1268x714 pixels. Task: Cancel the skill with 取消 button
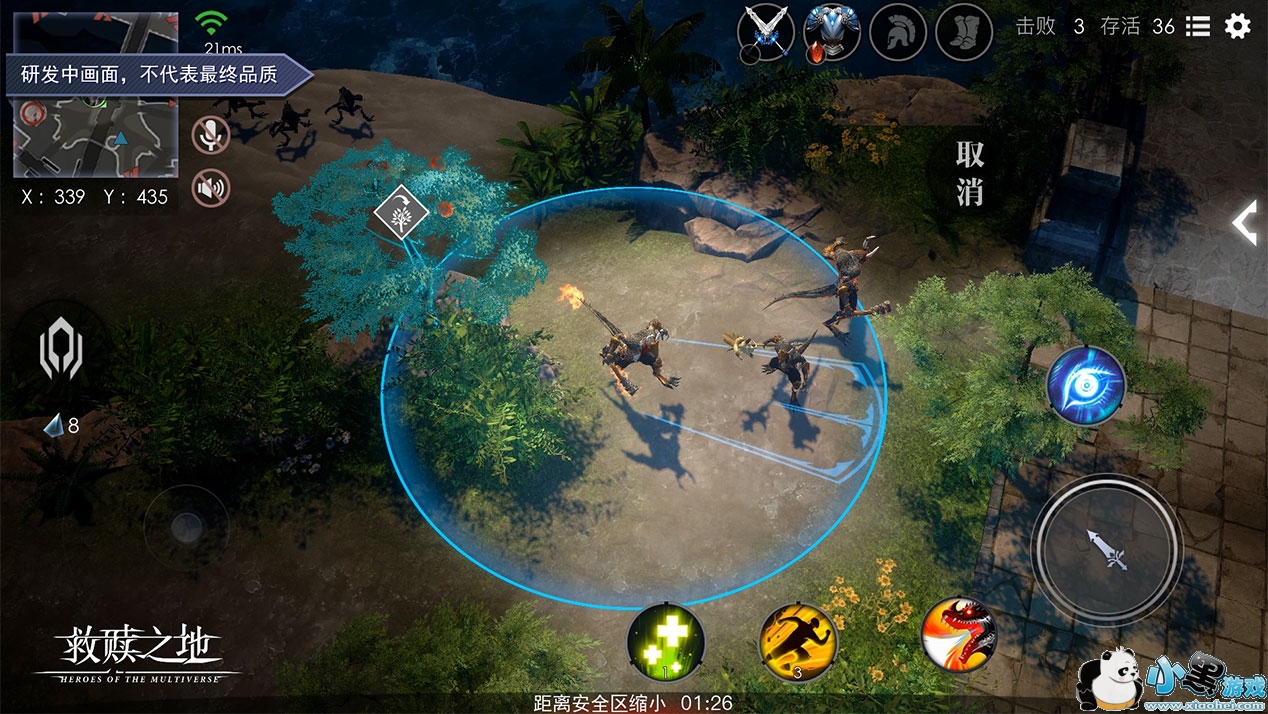[x=969, y=173]
